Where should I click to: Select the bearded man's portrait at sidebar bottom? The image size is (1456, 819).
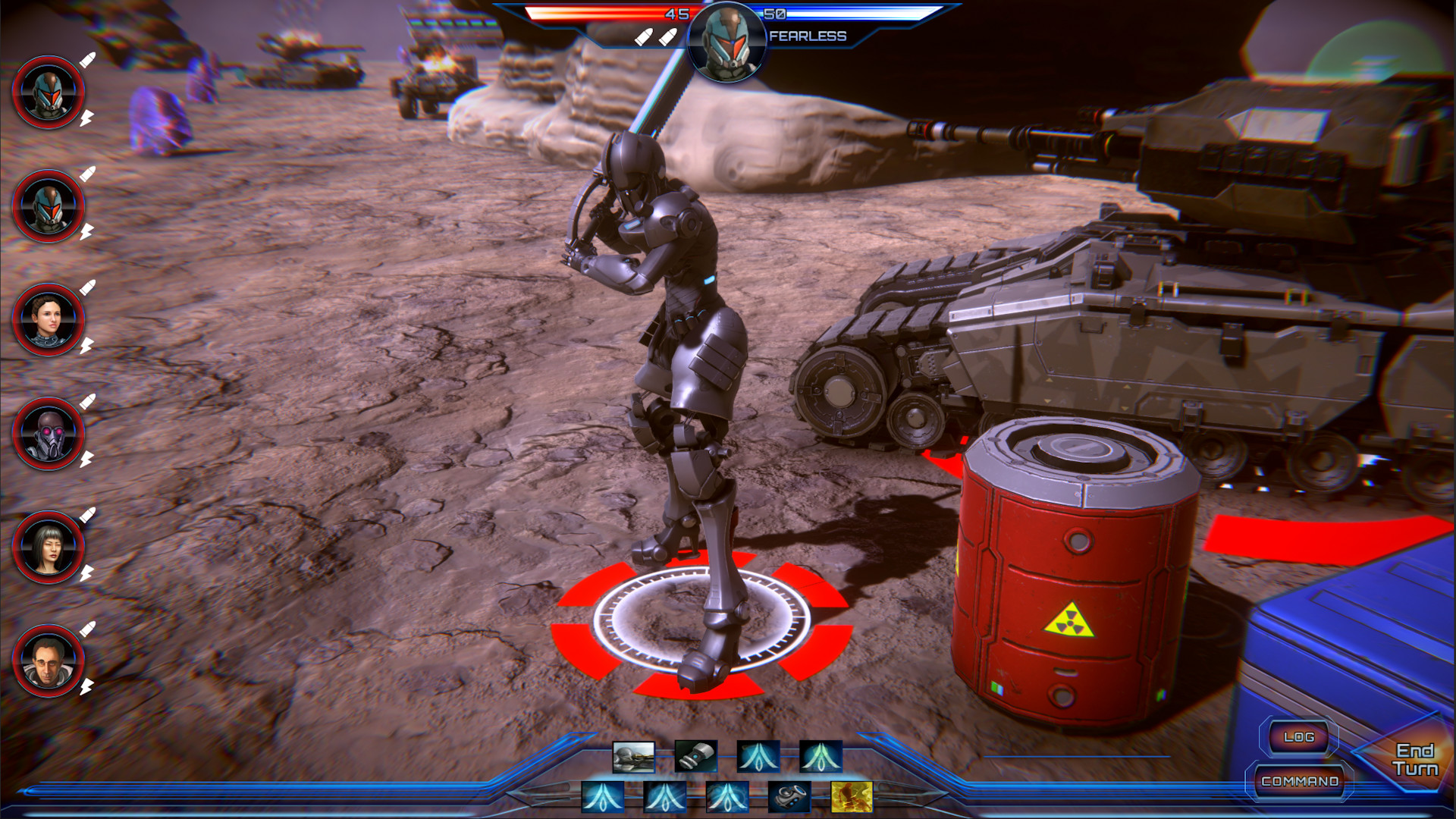click(x=49, y=662)
